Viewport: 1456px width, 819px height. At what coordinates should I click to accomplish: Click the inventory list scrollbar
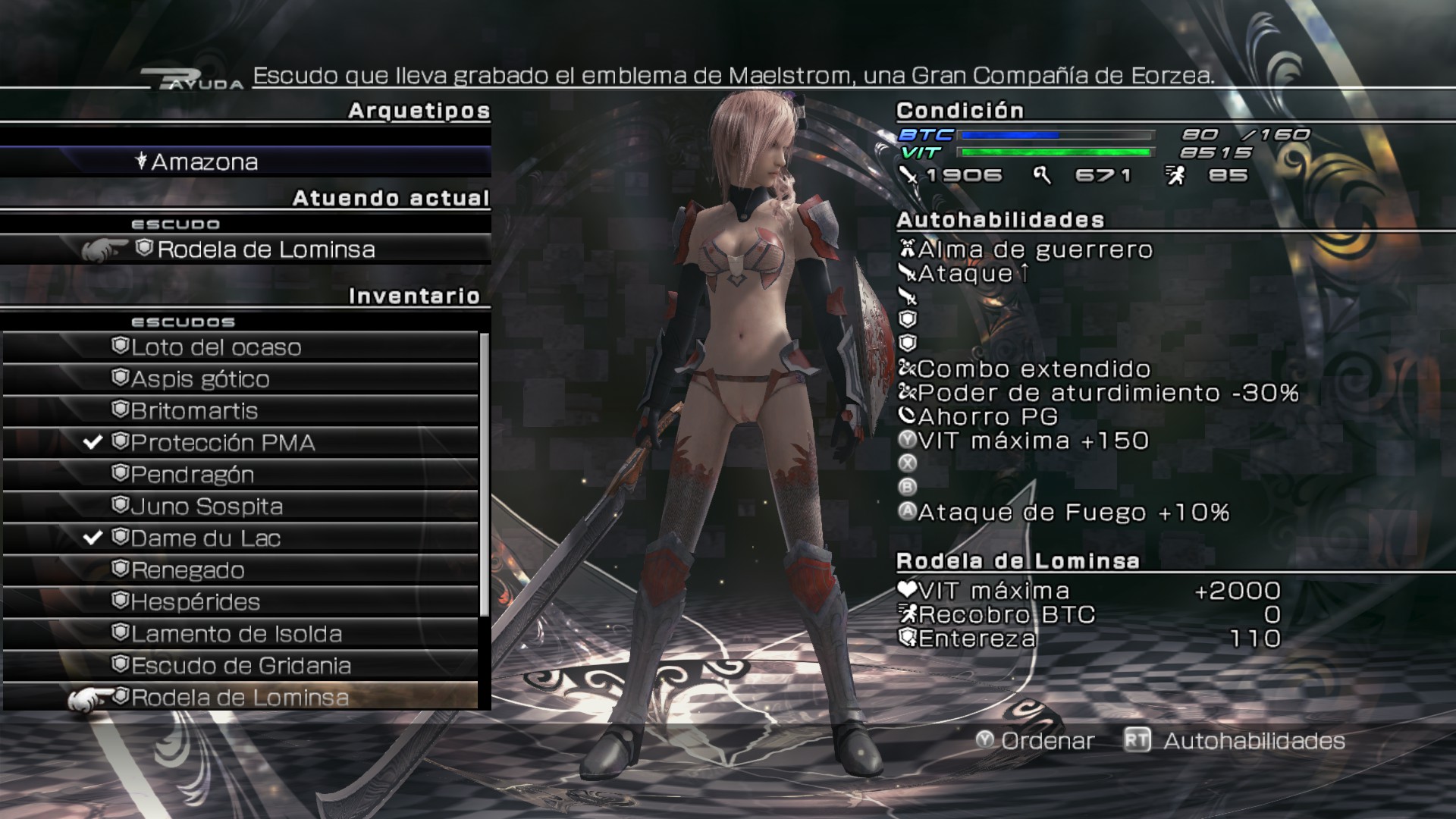(x=485, y=474)
